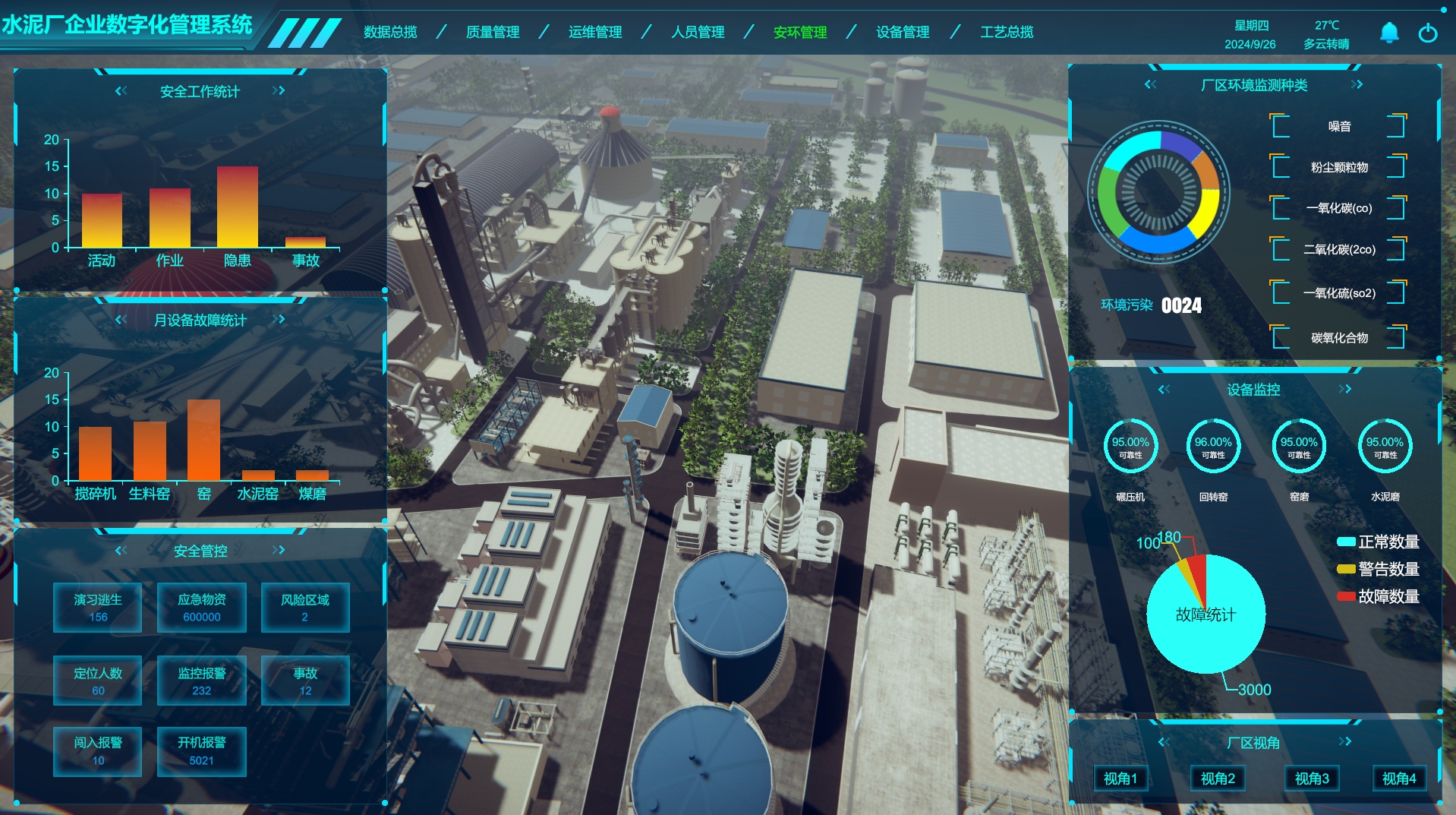
Task: Select 粉尘颗粒物 monitoring type
Action: [x=1339, y=167]
